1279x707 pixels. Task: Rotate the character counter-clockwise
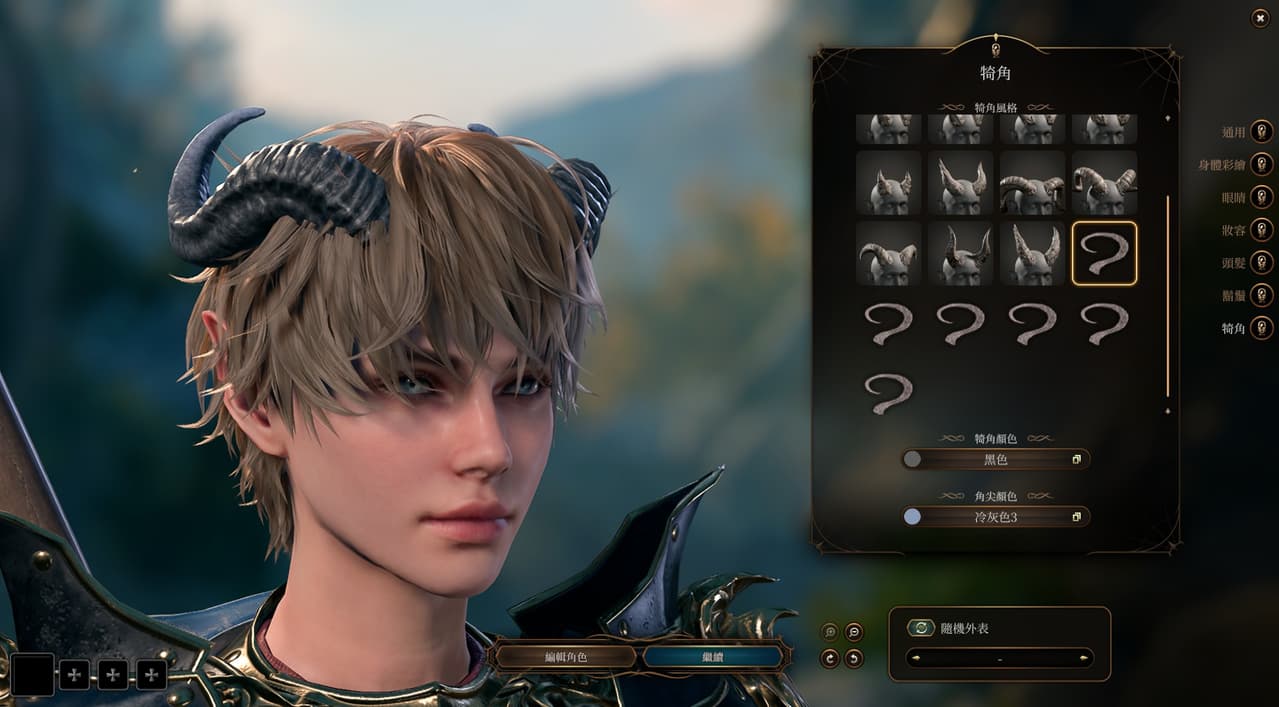pyautogui.click(x=854, y=658)
